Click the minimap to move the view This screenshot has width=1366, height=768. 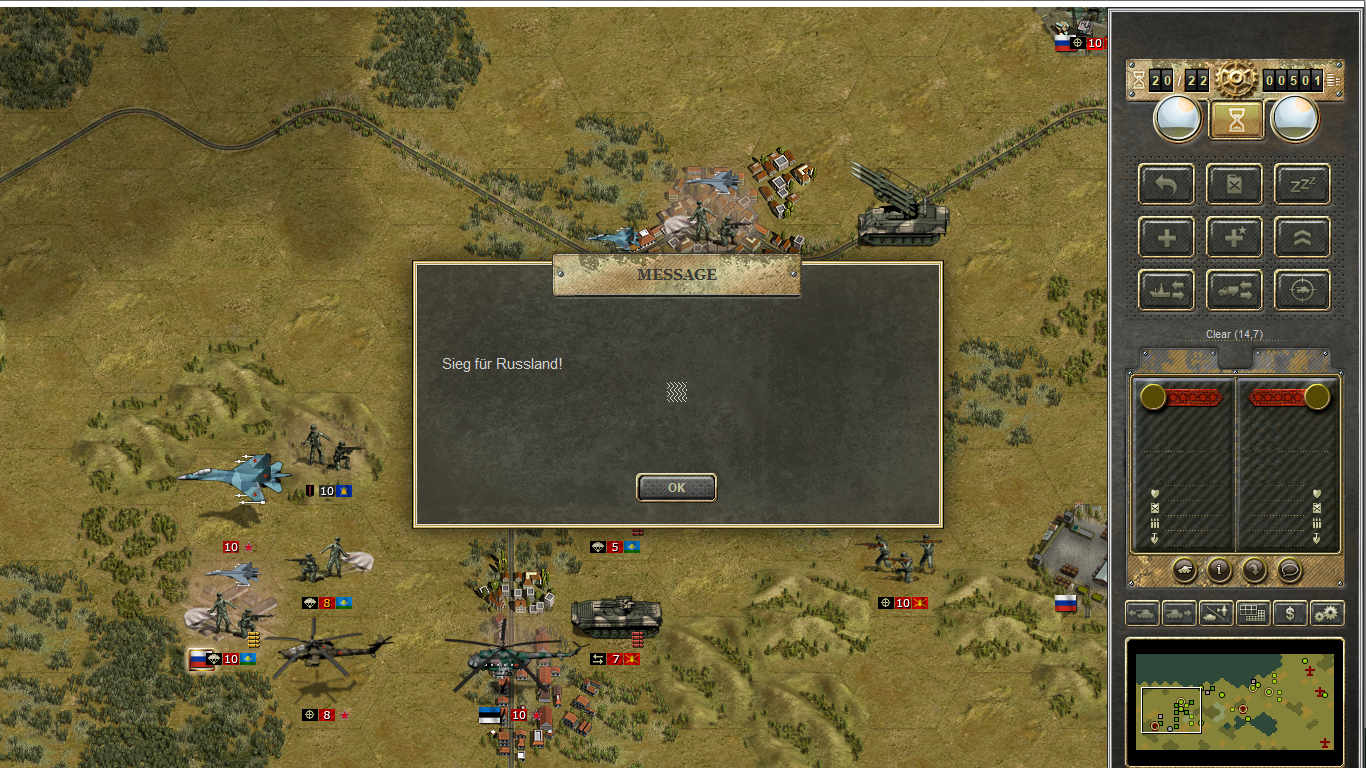tap(1235, 701)
